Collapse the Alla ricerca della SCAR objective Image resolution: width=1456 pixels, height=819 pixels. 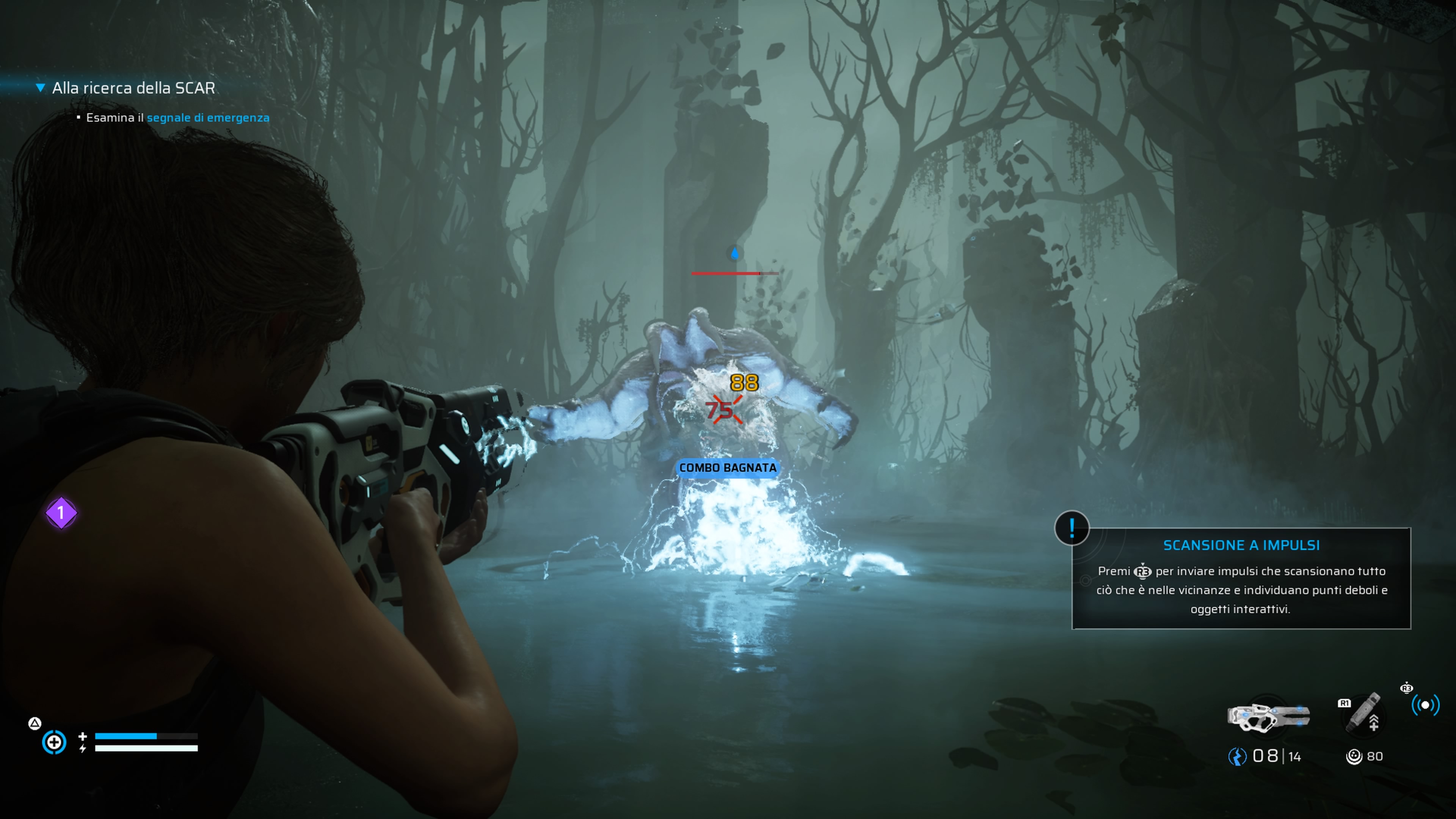pyautogui.click(x=40, y=88)
